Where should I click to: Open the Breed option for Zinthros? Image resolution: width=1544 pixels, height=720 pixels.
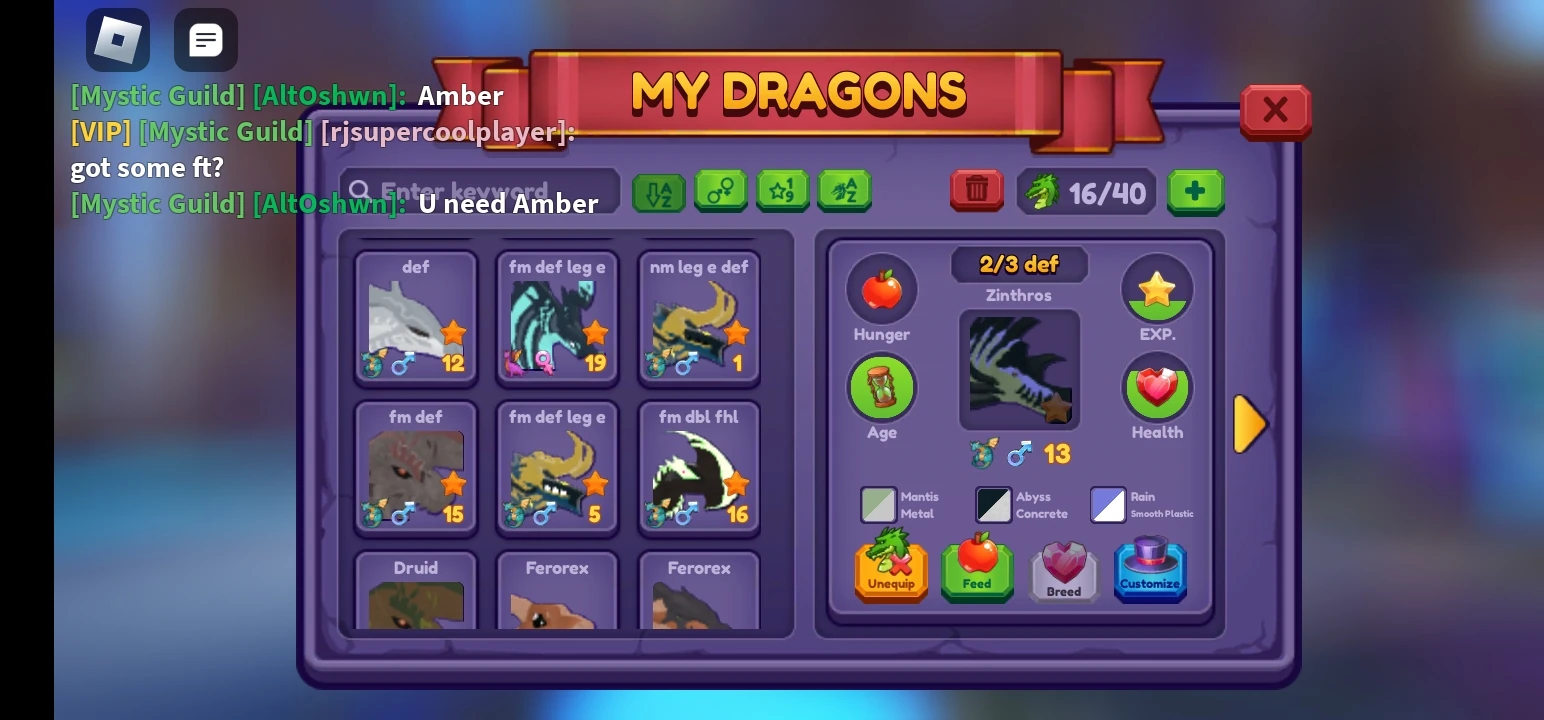coord(1063,570)
